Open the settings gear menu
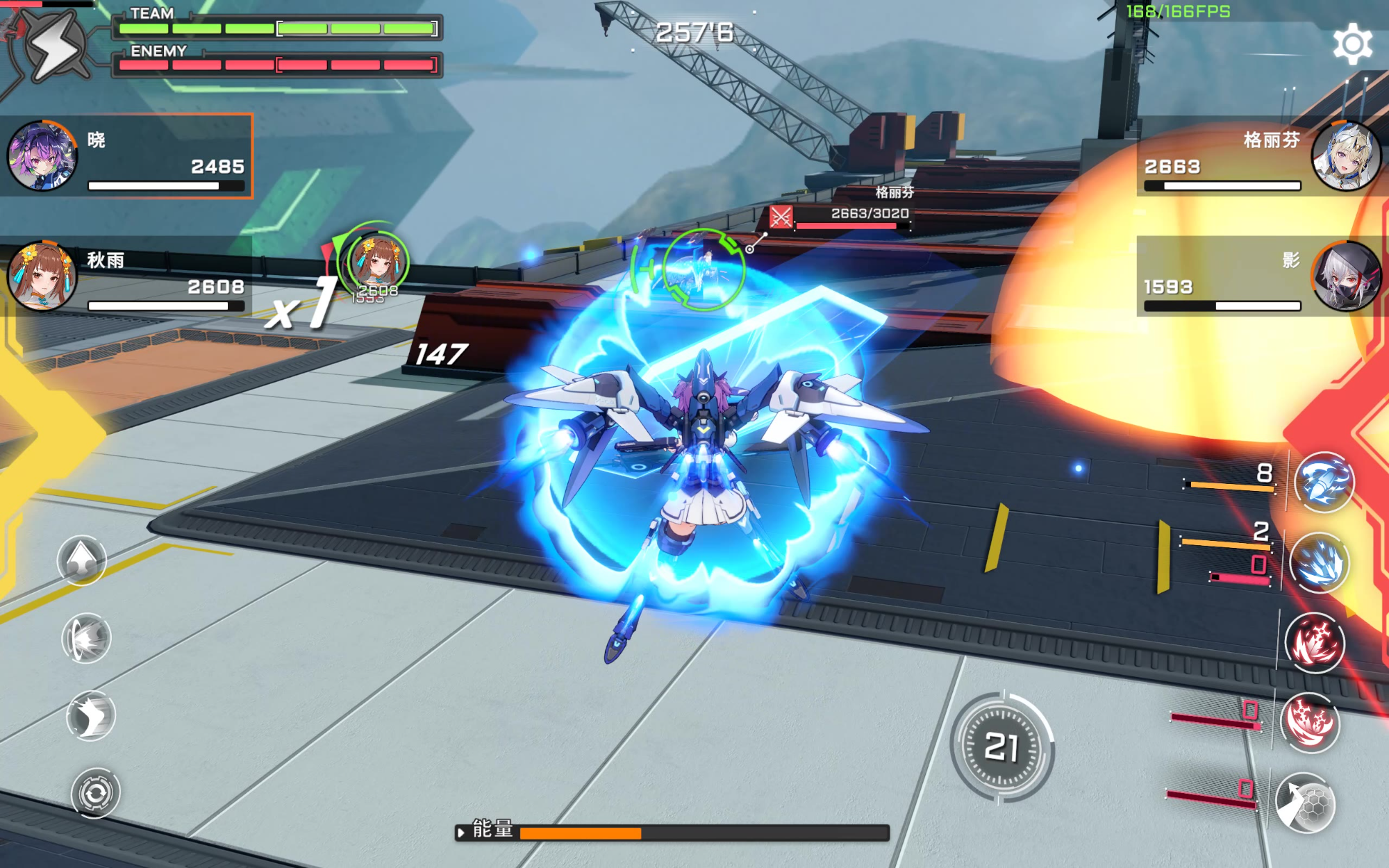Image resolution: width=1389 pixels, height=868 pixels. click(x=1351, y=44)
